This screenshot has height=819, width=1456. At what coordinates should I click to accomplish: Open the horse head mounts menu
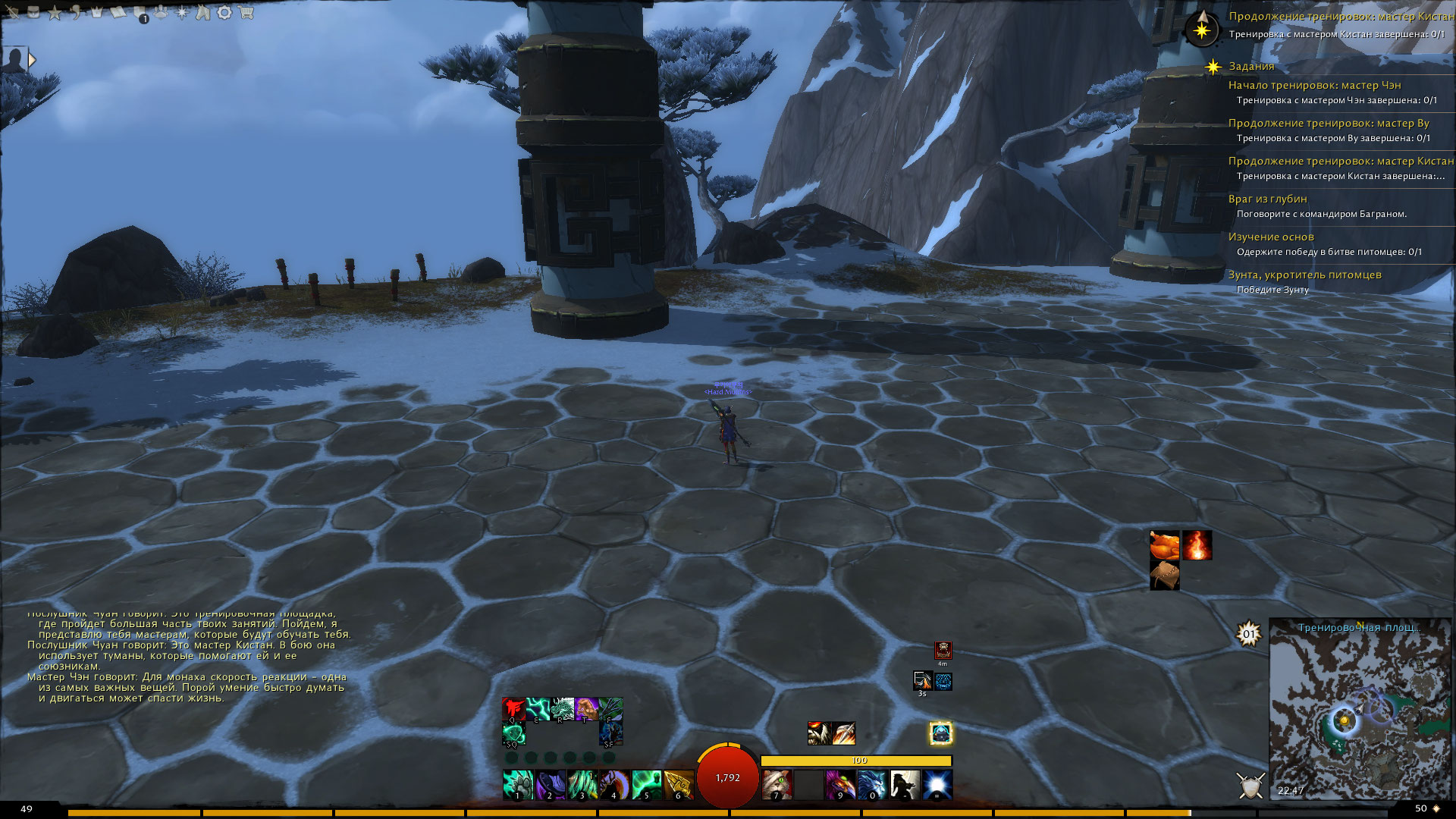202,13
